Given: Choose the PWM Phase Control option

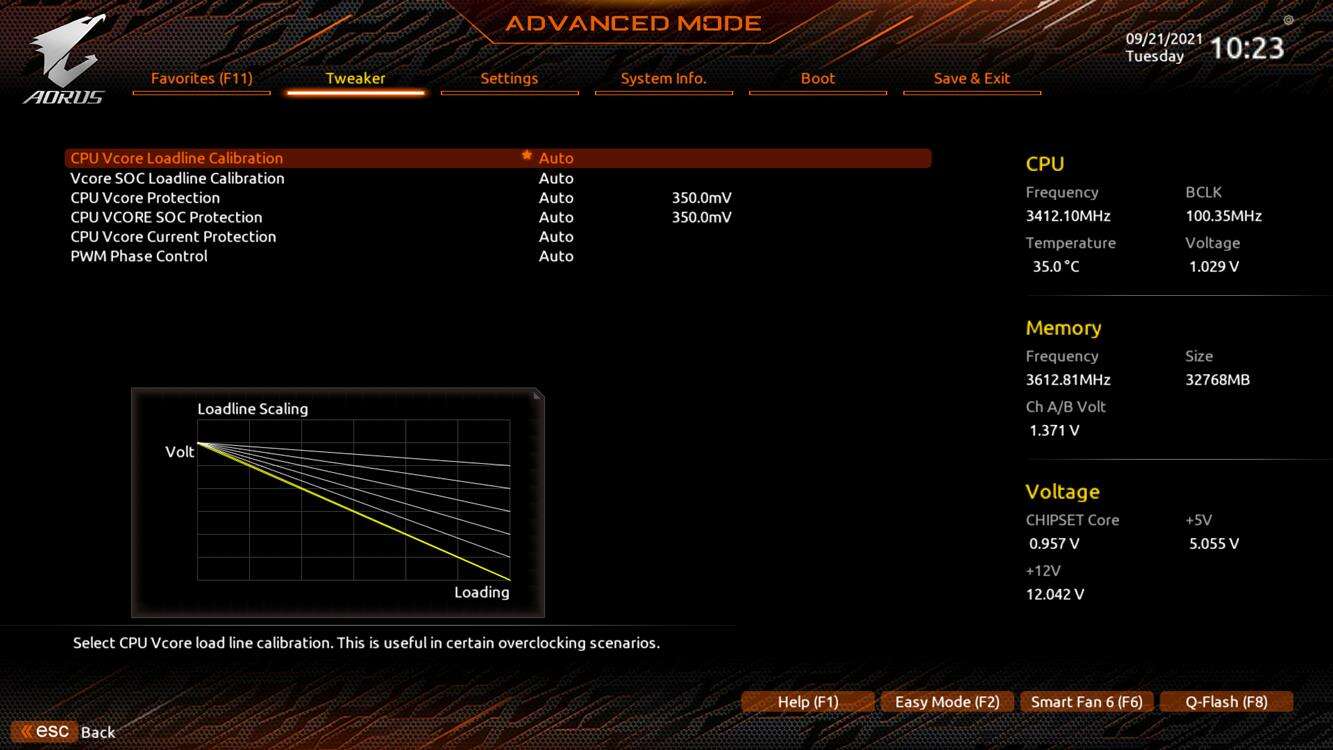Looking at the screenshot, I should [x=139, y=256].
